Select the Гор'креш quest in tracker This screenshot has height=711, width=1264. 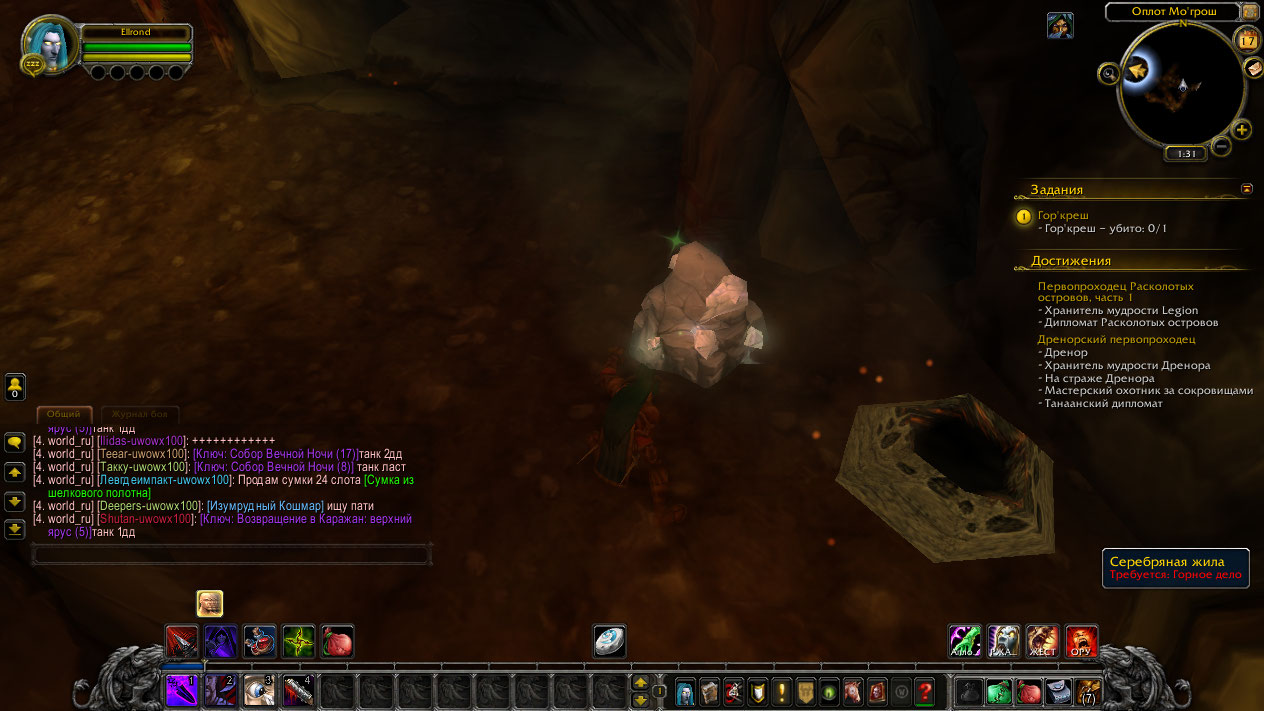click(1063, 215)
